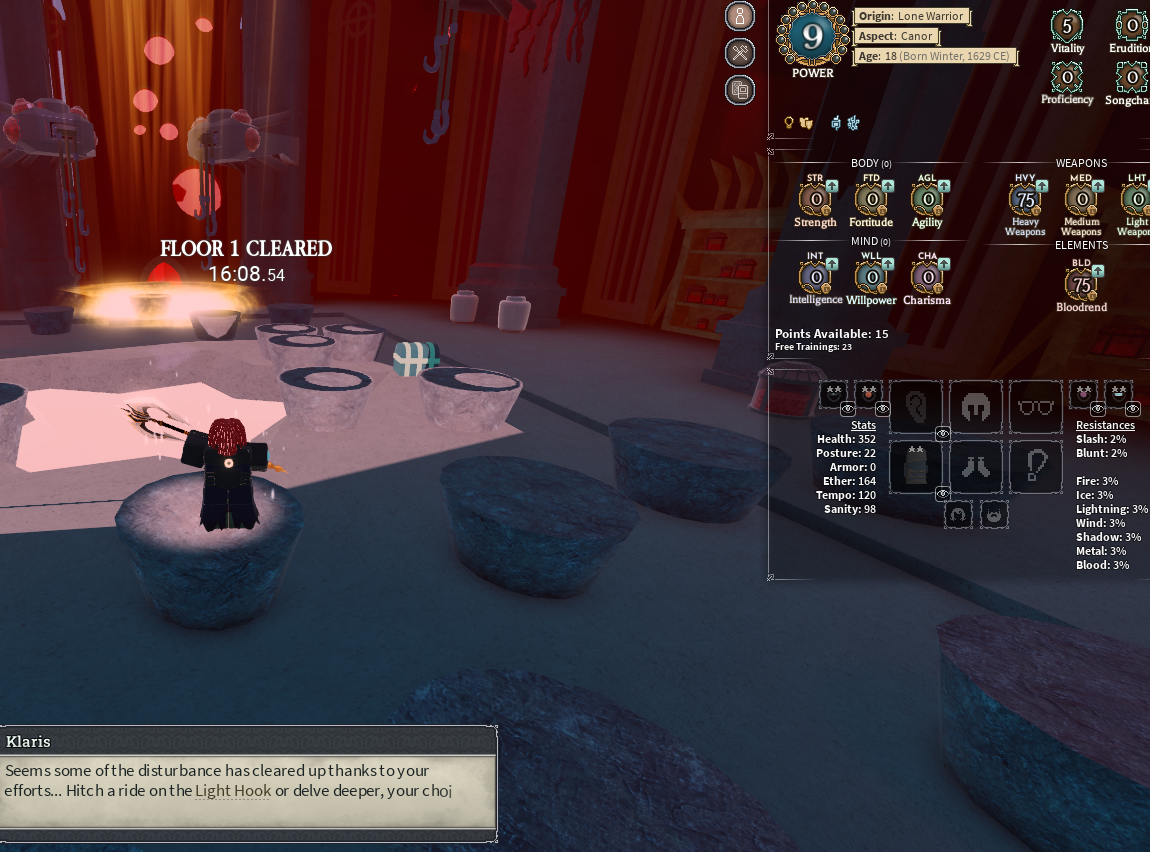1150x852 pixels.
Task: Switch to the crossed tools tab
Action: [x=740, y=54]
